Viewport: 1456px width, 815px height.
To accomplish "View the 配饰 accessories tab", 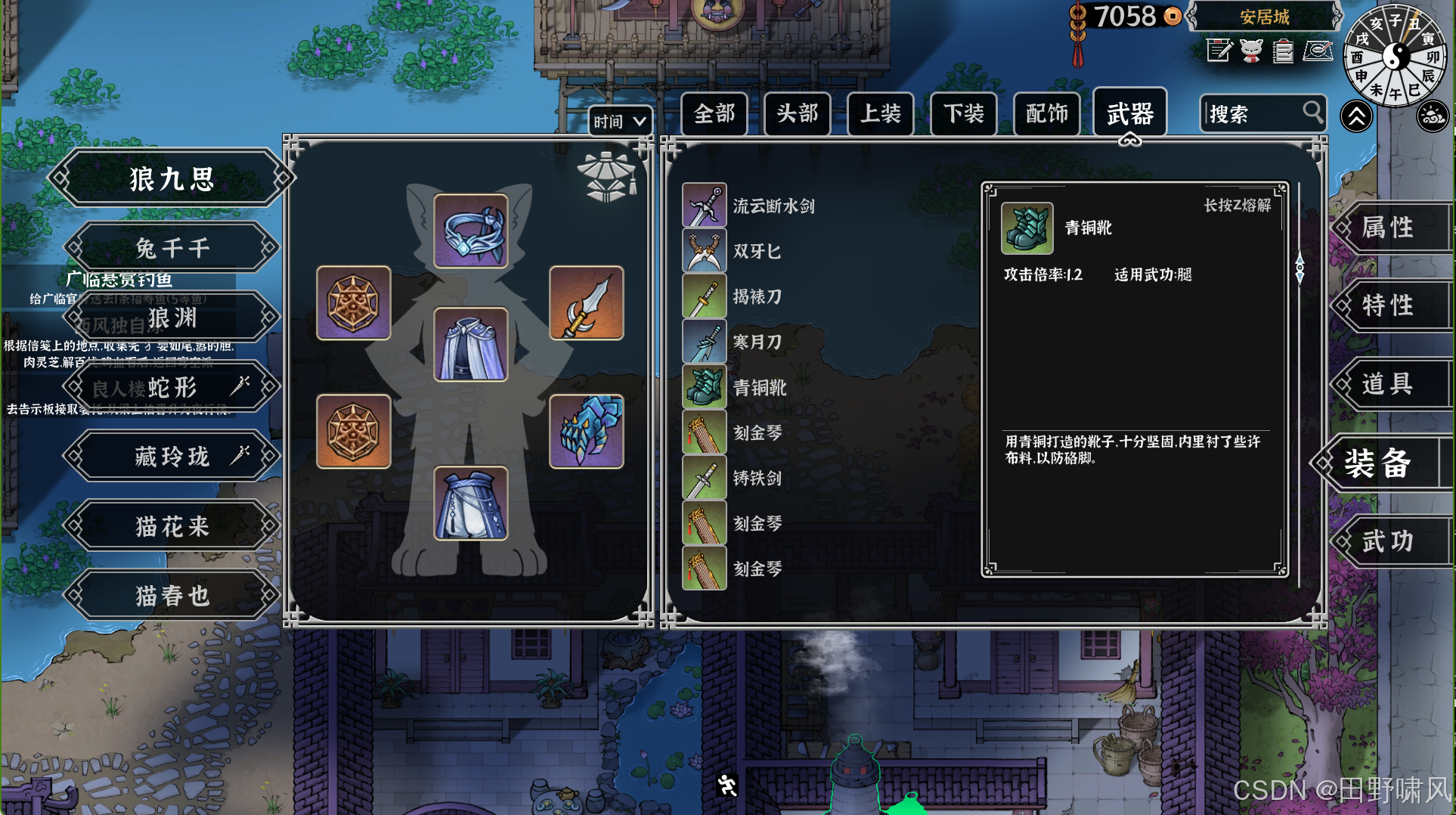I will pos(1046,114).
